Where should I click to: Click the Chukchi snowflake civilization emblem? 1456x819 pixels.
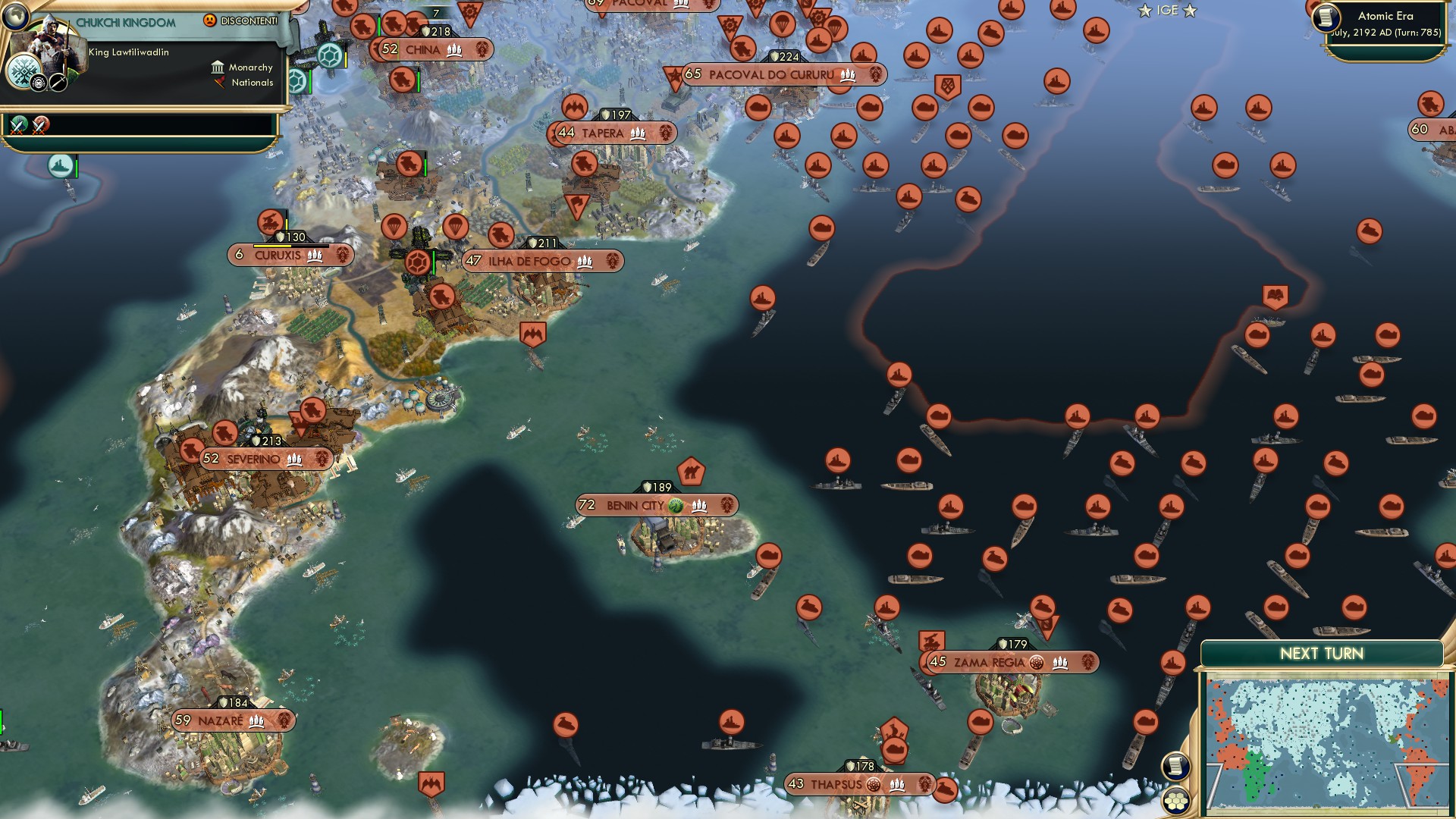pyautogui.click(x=23, y=74)
